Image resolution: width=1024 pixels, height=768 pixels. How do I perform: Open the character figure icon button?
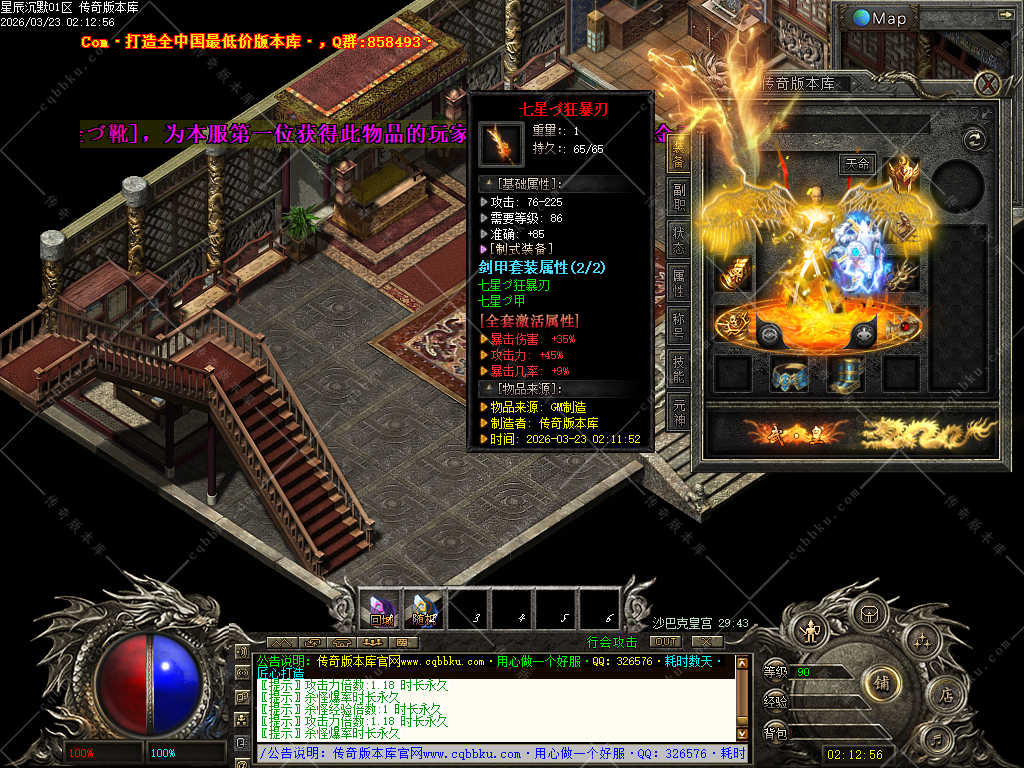click(808, 630)
